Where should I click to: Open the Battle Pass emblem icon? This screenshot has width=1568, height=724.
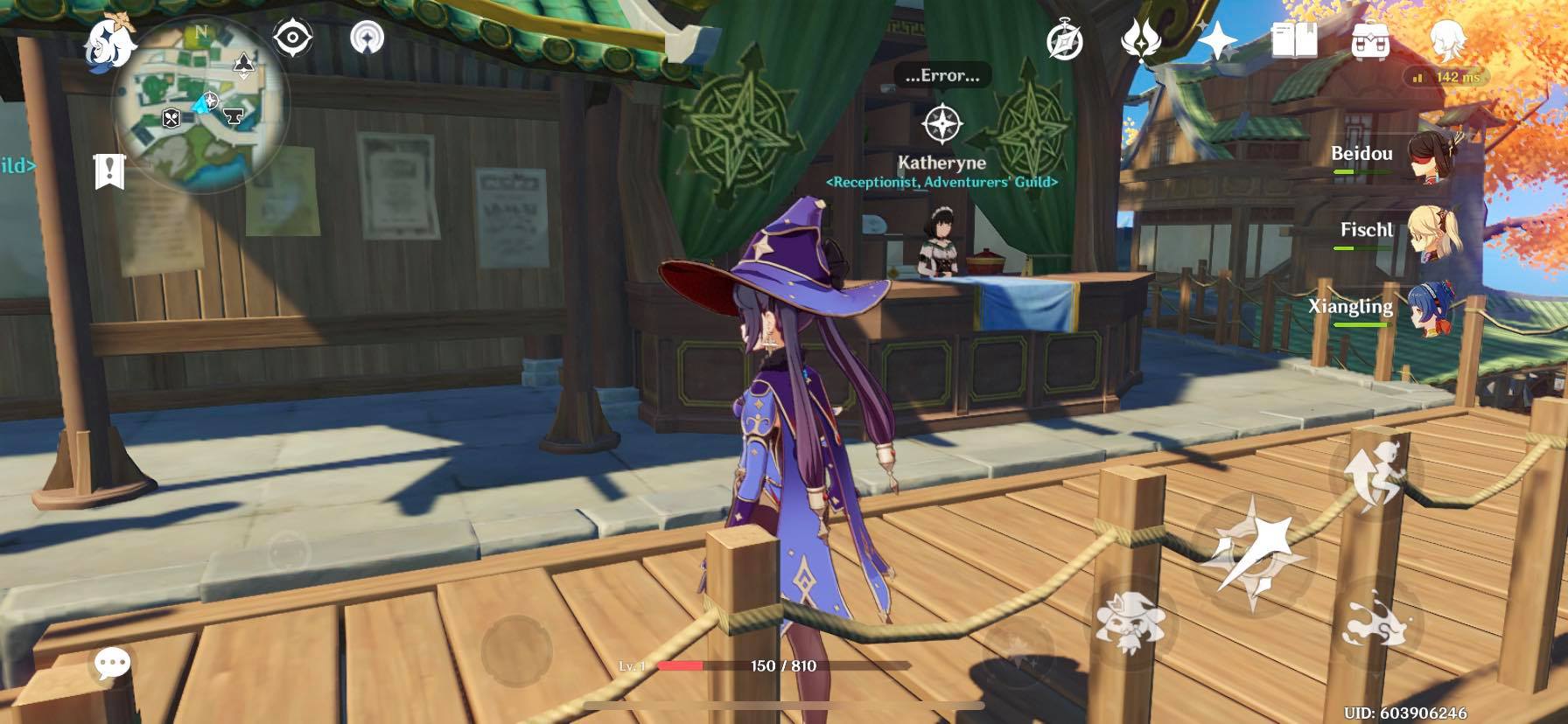[1141, 40]
